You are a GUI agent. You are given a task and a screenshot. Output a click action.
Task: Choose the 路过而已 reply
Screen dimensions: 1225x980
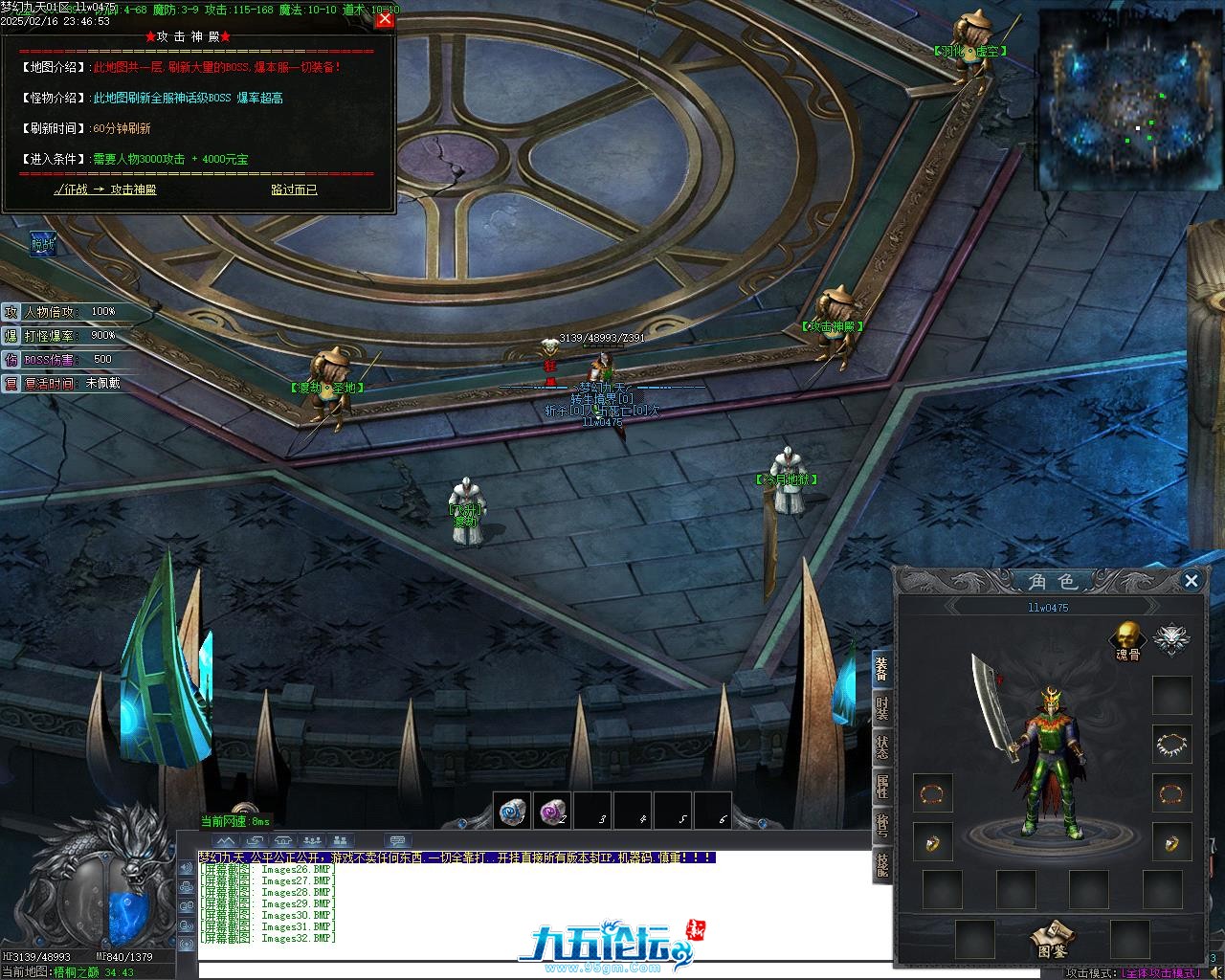294,189
